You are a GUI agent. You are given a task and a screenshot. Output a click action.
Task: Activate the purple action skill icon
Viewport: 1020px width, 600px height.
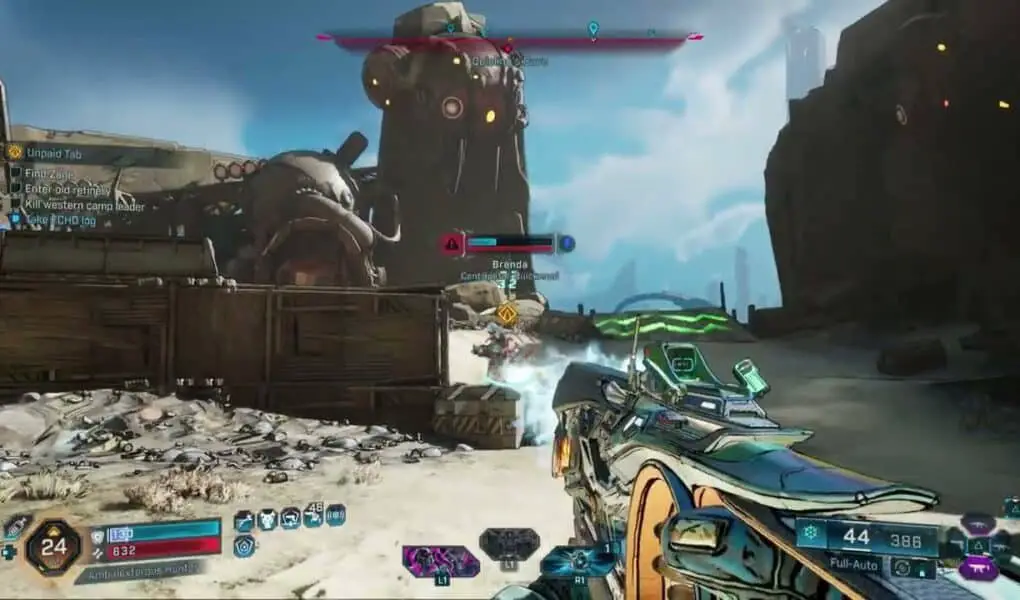[x=440, y=560]
